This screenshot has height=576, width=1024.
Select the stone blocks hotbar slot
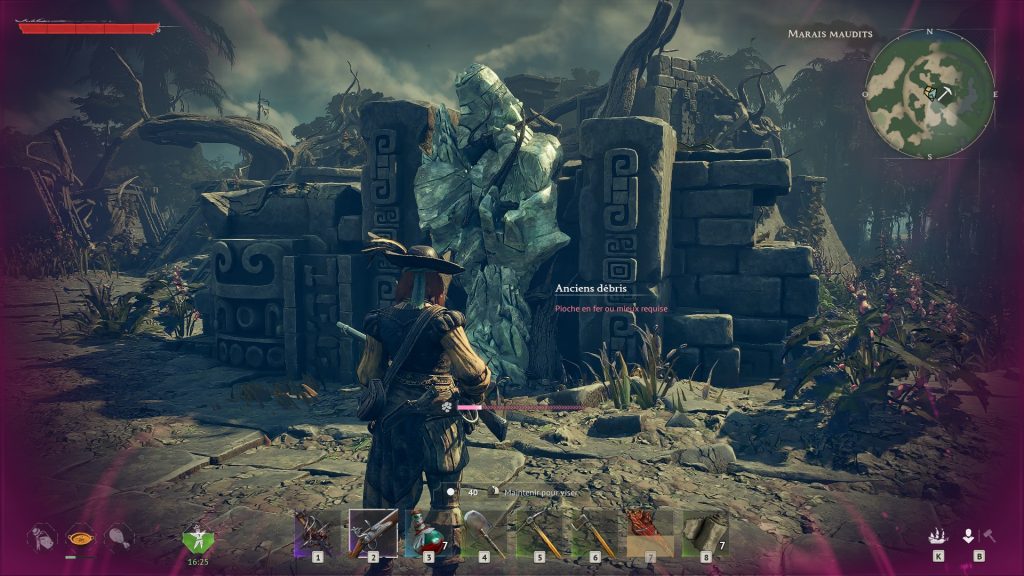(705, 532)
